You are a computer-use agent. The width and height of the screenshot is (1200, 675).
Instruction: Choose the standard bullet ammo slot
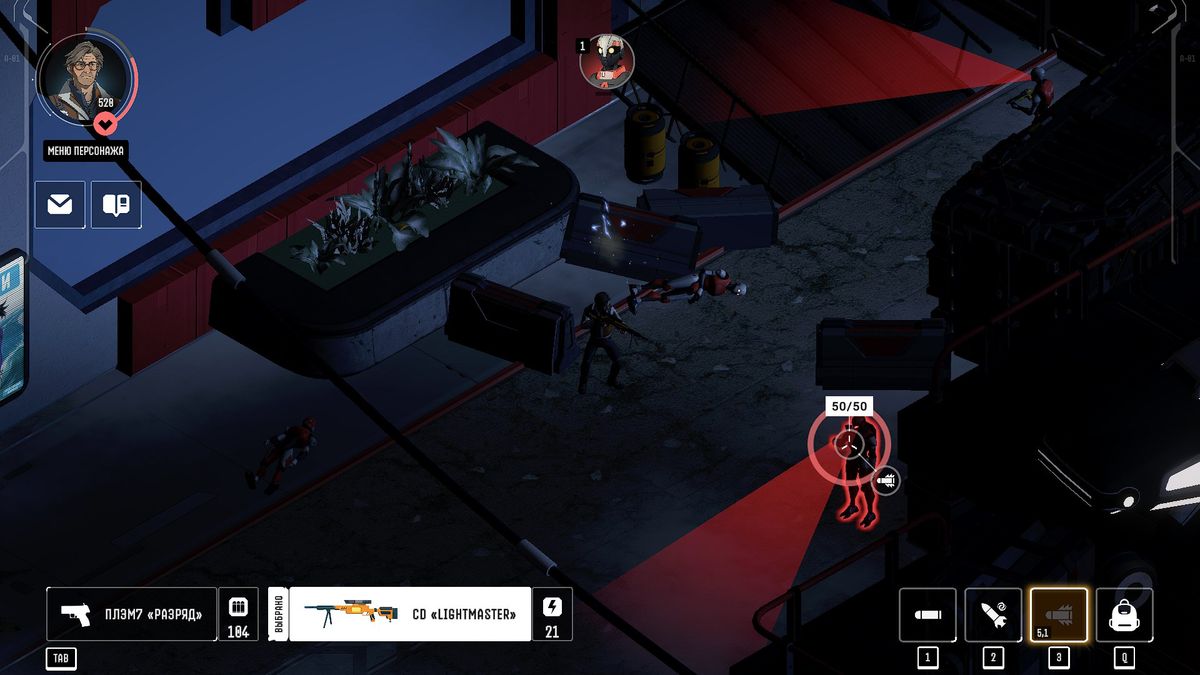[x=927, y=614]
